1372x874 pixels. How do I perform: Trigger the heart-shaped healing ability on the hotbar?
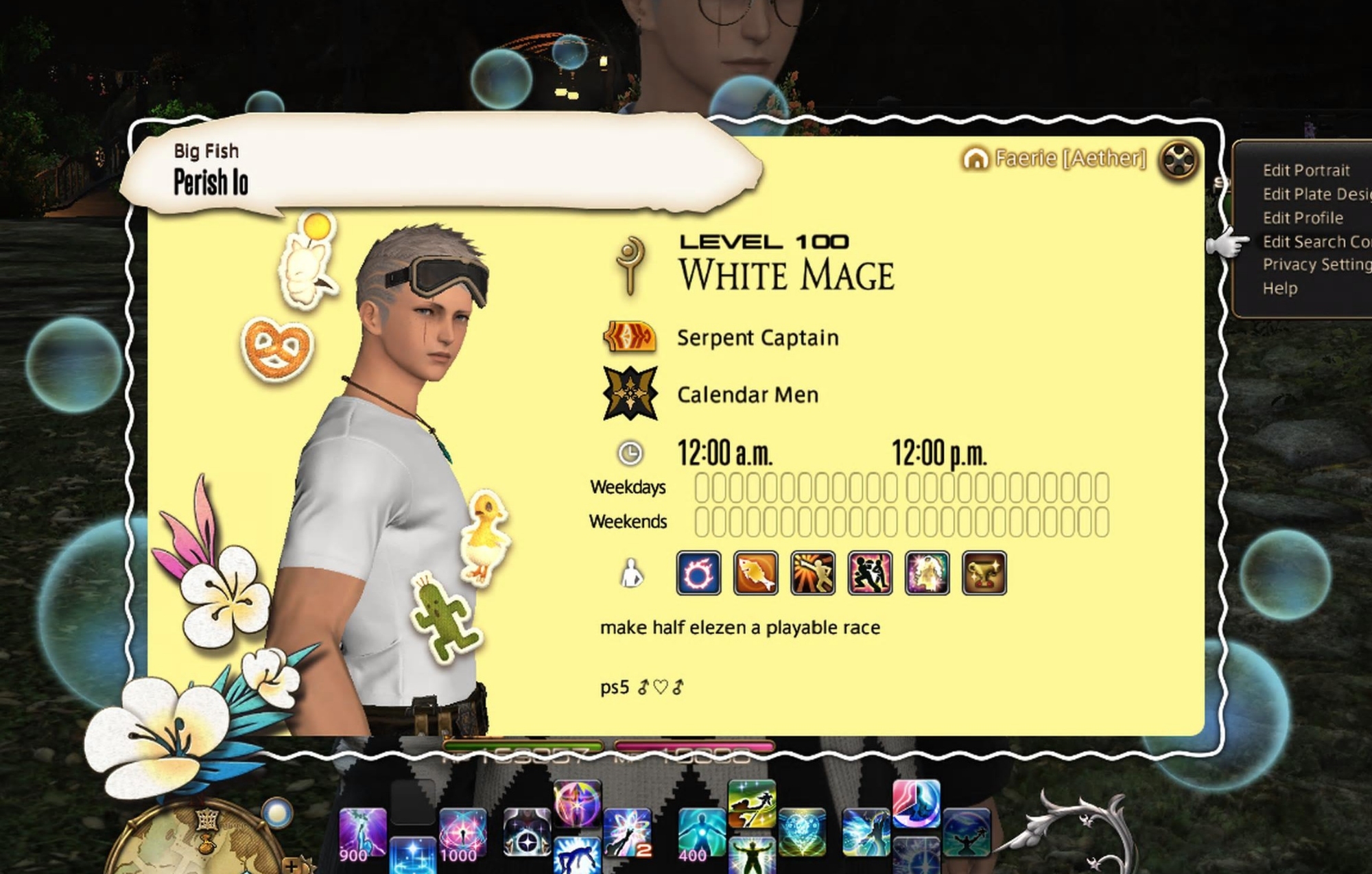[801, 833]
